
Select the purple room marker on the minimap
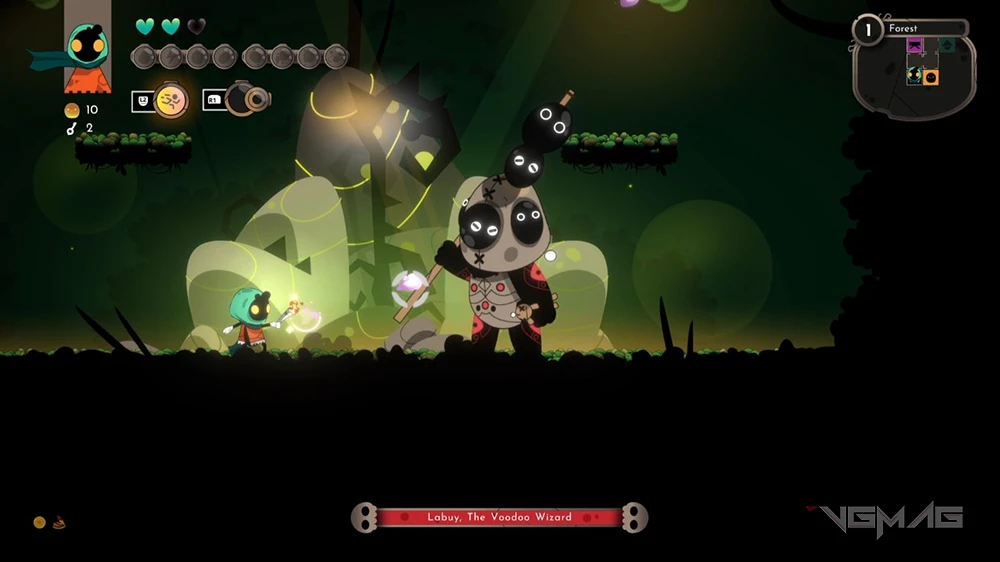click(915, 46)
